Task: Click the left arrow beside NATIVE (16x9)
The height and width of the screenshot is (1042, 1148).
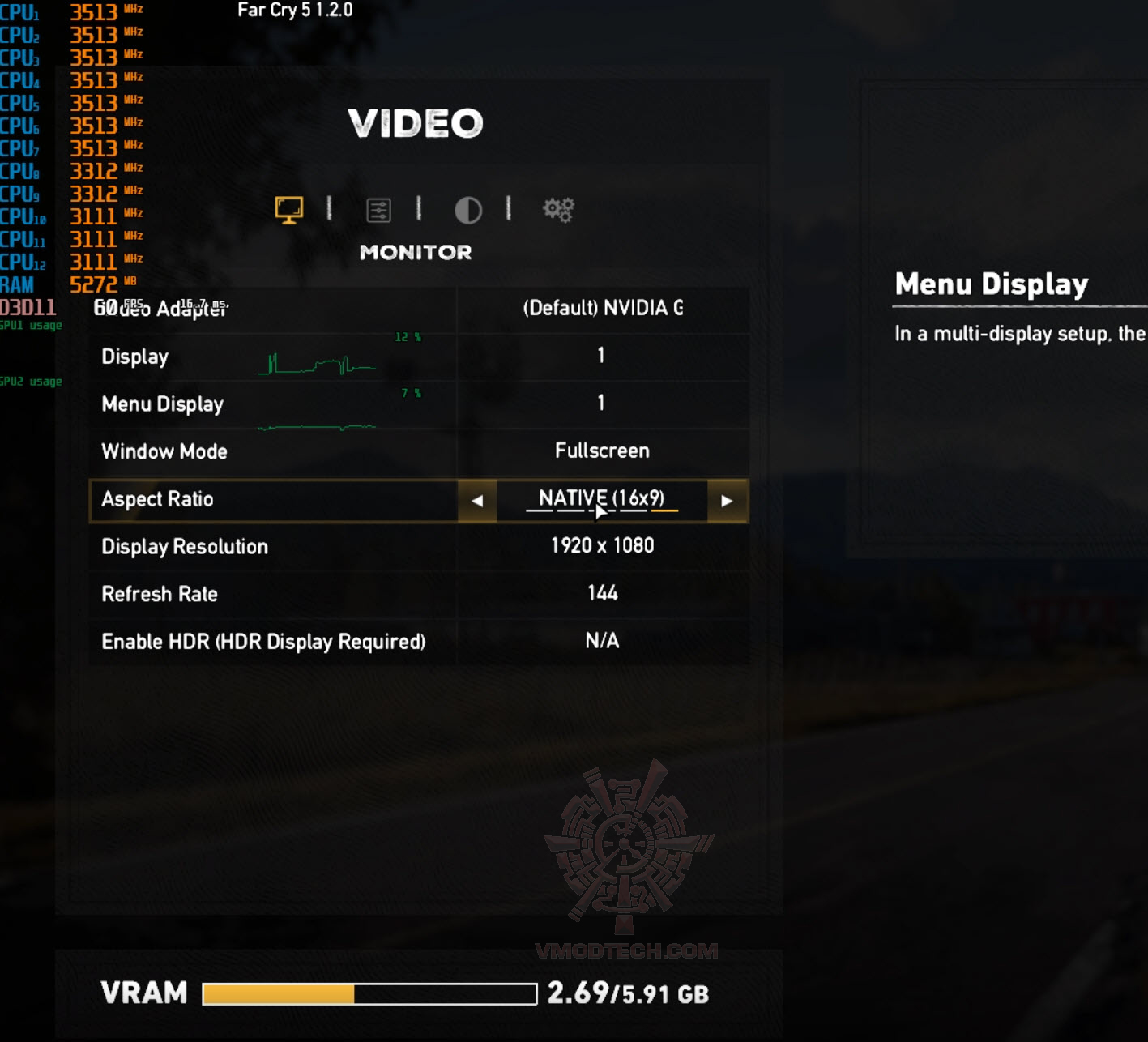Action: click(x=477, y=502)
